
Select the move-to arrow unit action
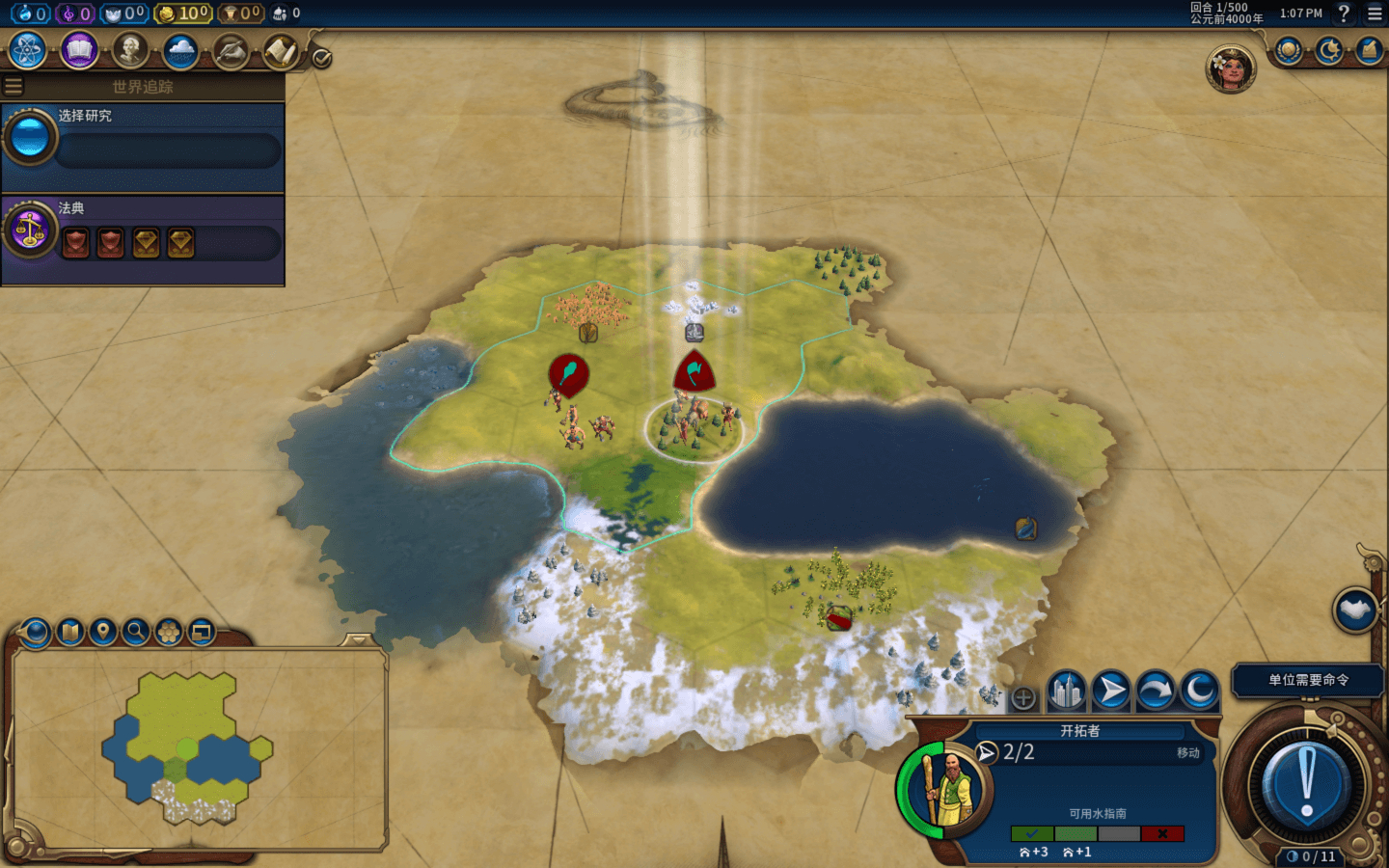(x=1110, y=692)
